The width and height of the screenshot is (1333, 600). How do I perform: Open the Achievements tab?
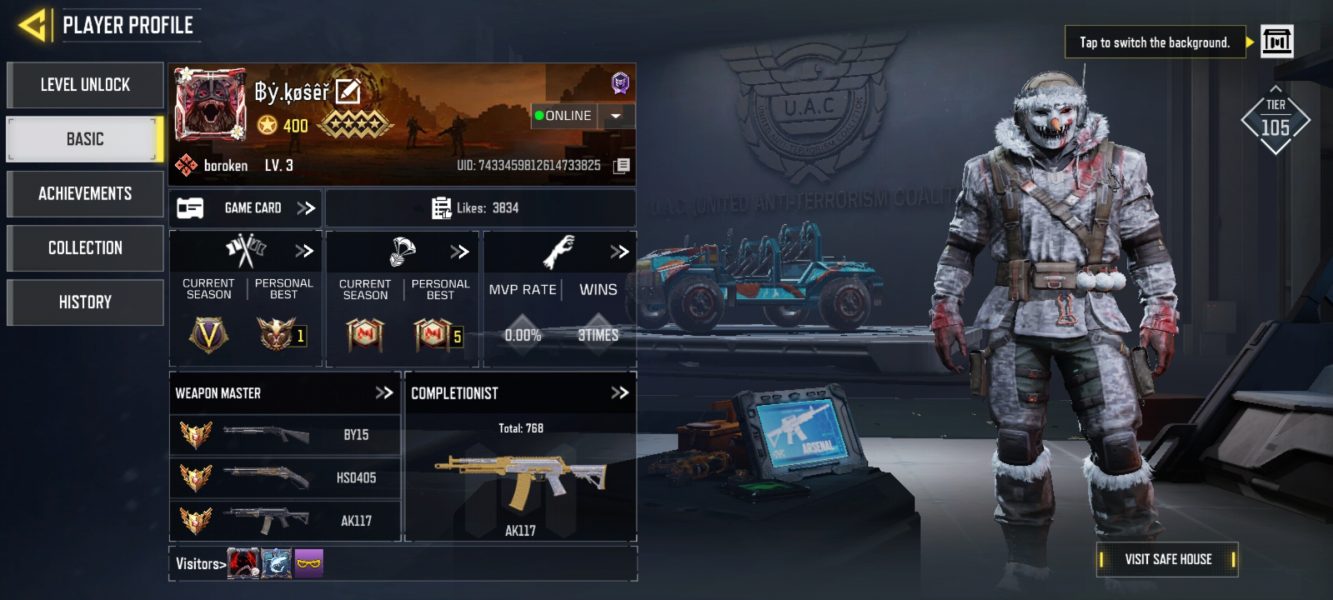(x=85, y=193)
